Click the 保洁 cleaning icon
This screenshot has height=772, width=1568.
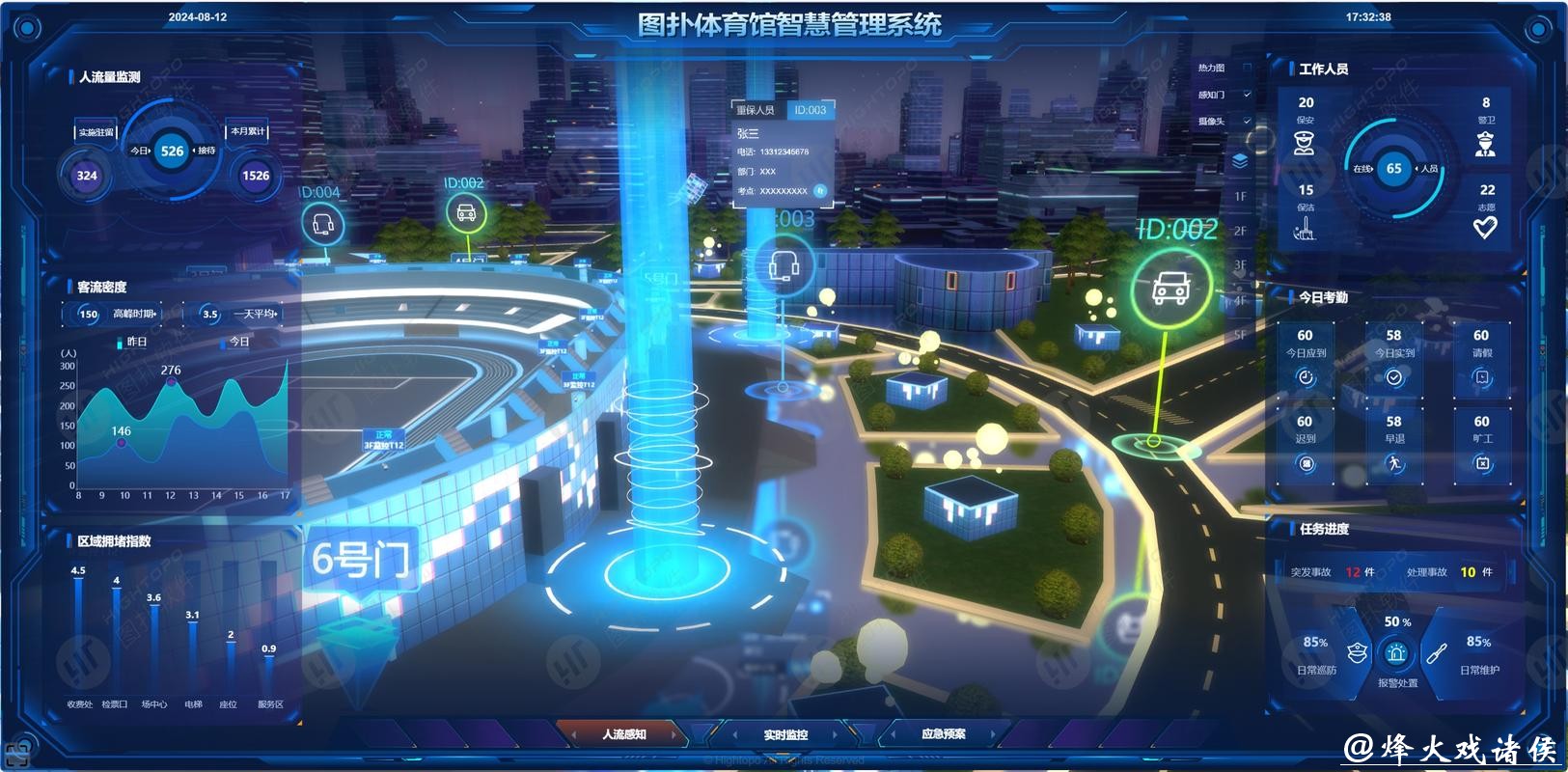[1306, 229]
